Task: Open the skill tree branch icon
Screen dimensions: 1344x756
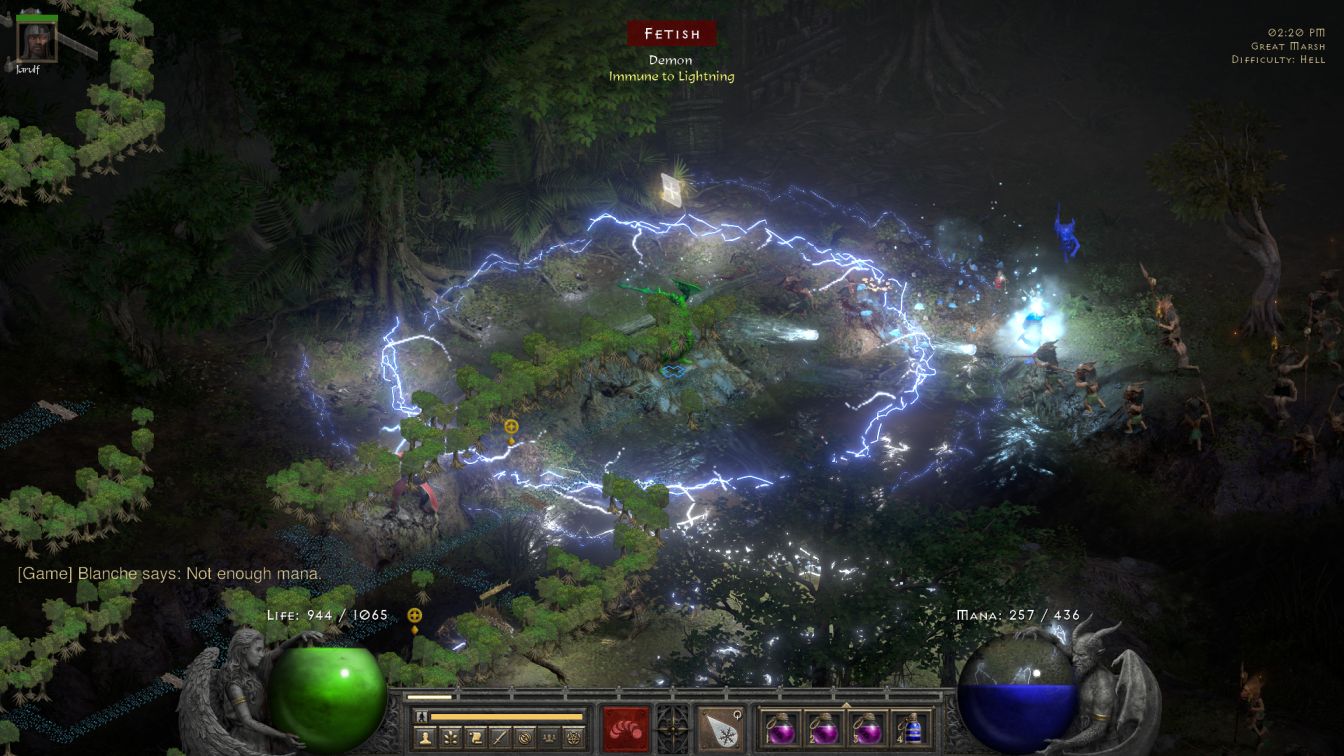Action: click(451, 738)
